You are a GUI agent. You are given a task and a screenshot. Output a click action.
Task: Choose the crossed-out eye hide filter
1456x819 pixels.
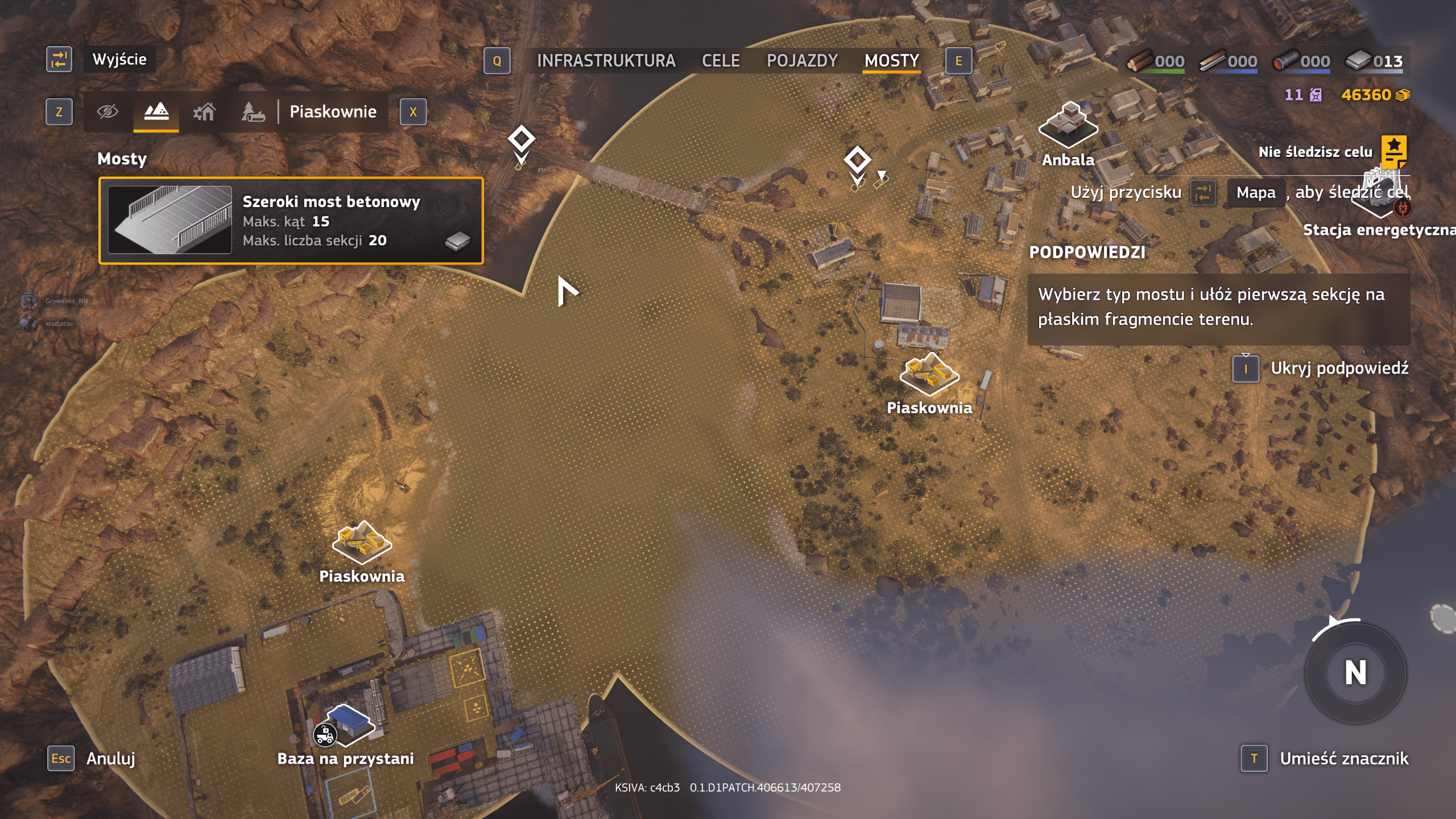click(x=107, y=111)
